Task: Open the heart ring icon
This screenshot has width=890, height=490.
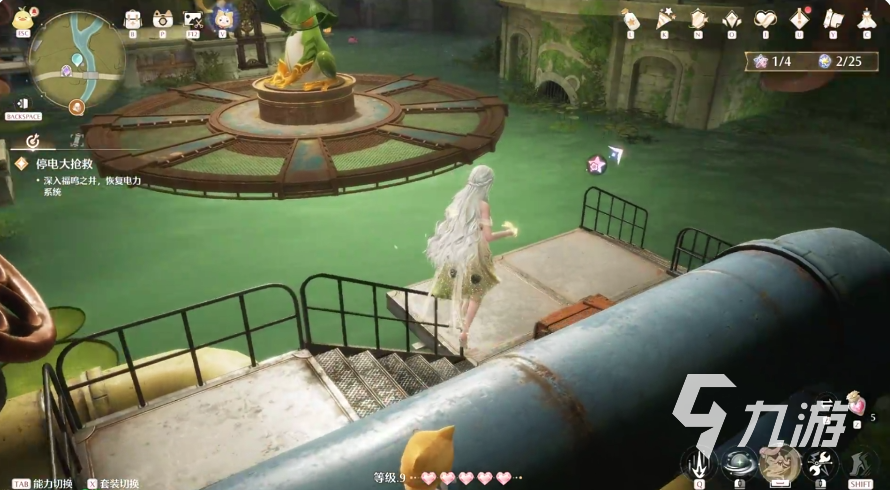Action: (765, 18)
